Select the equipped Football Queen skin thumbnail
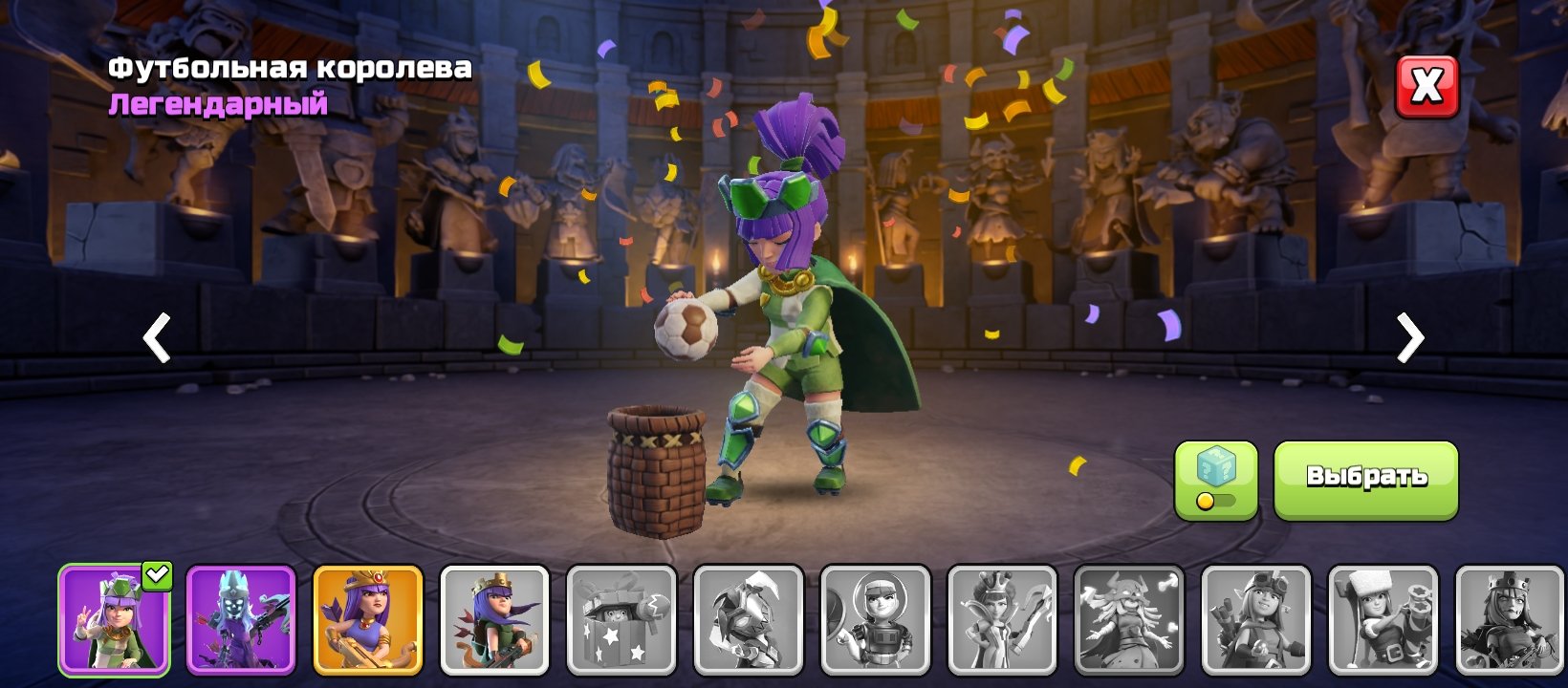Image resolution: width=1568 pixels, height=688 pixels. pyautogui.click(x=114, y=619)
